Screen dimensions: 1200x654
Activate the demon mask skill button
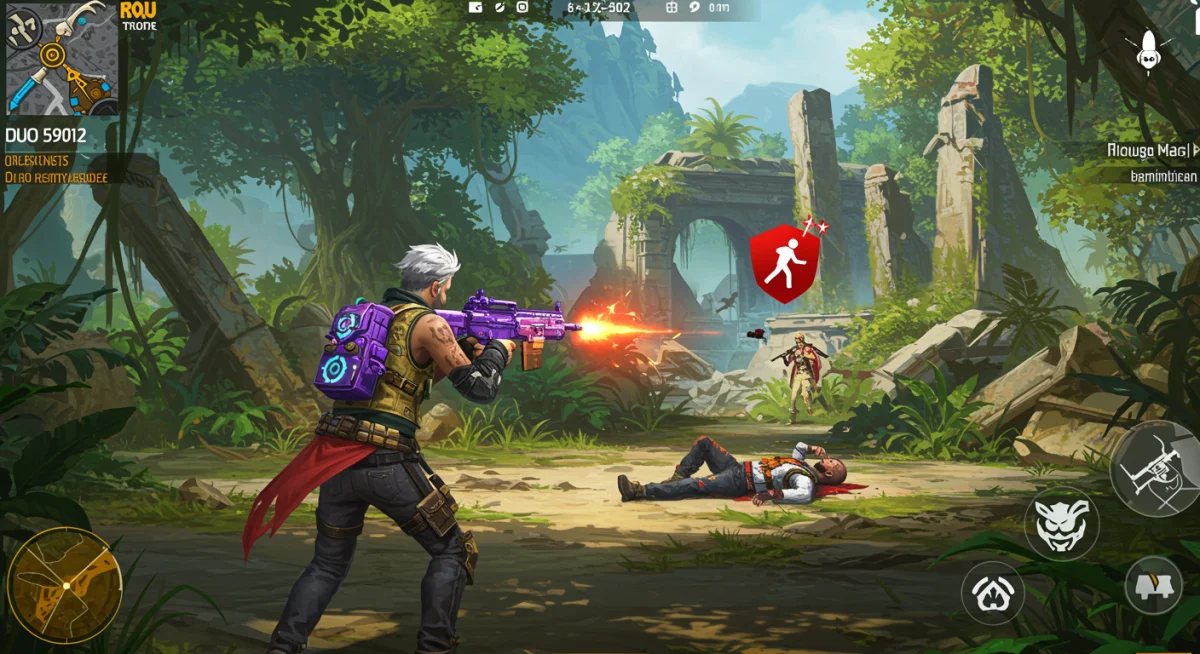[x=1061, y=524]
